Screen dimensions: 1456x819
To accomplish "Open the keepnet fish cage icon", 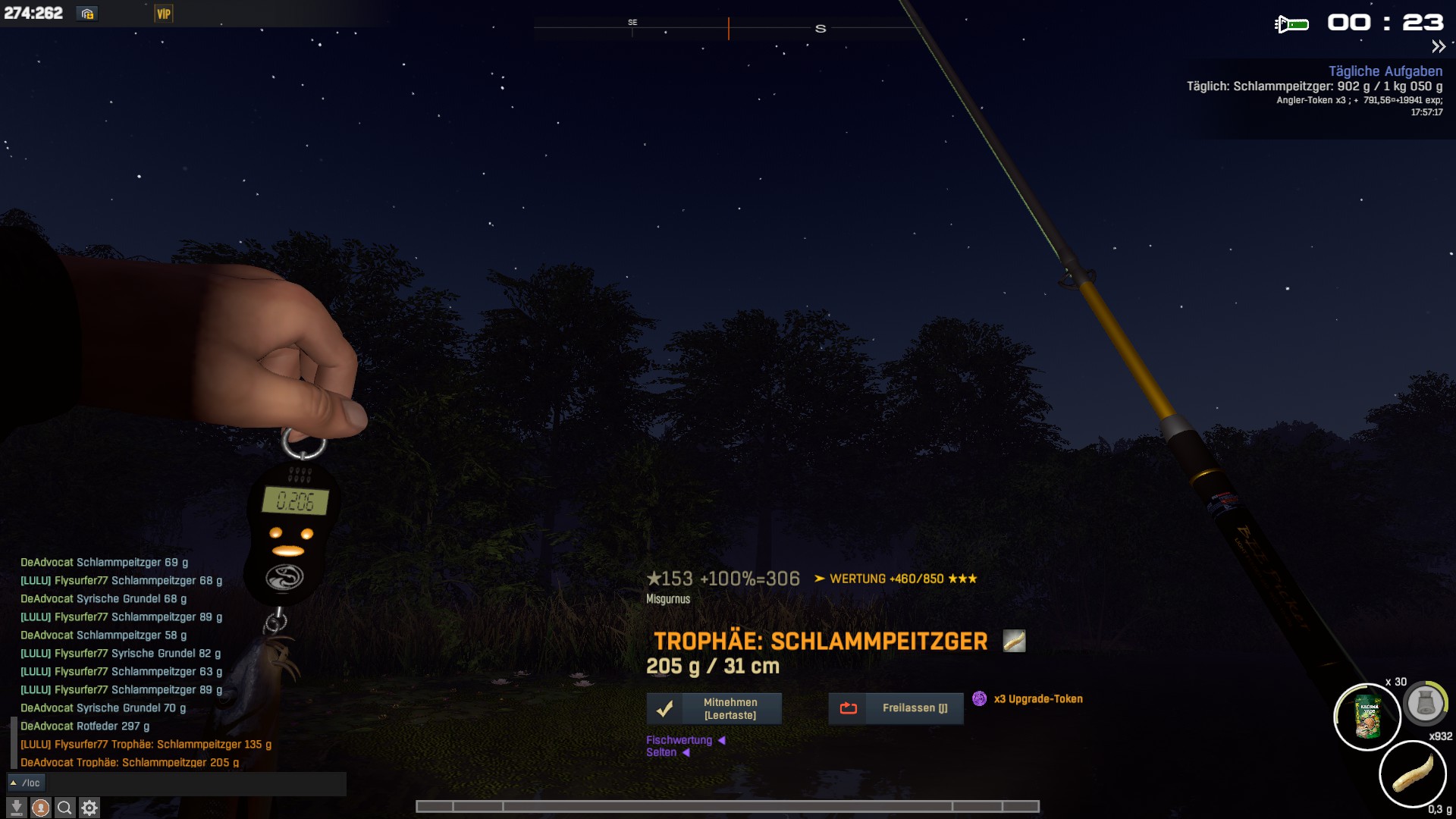I will [x=1425, y=704].
